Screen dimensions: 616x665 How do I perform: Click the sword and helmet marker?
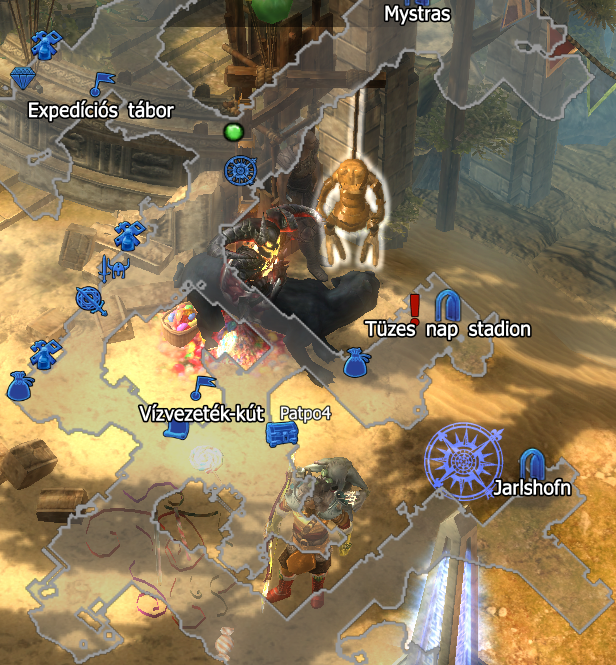[x=114, y=267]
